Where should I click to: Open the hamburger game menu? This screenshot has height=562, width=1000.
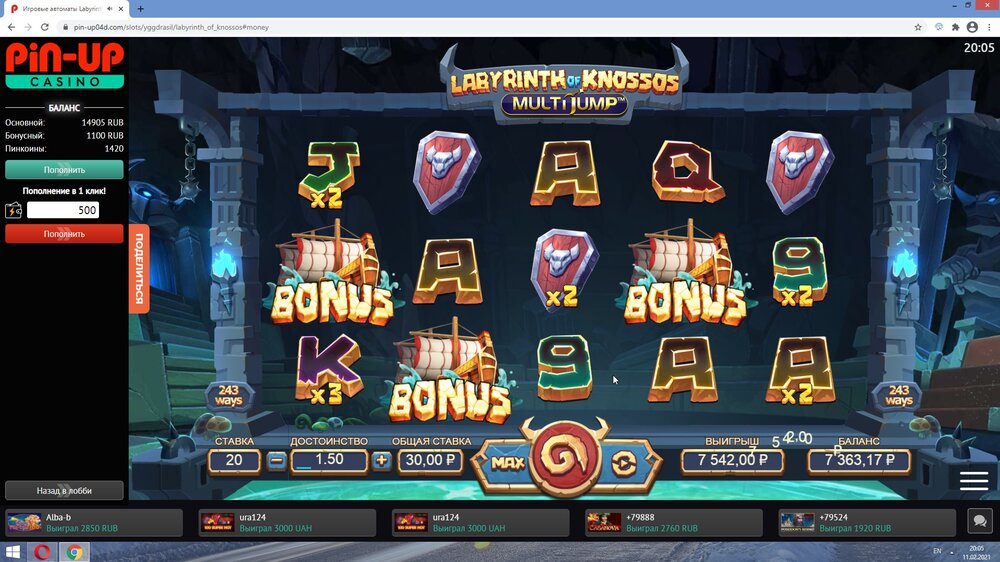(973, 480)
